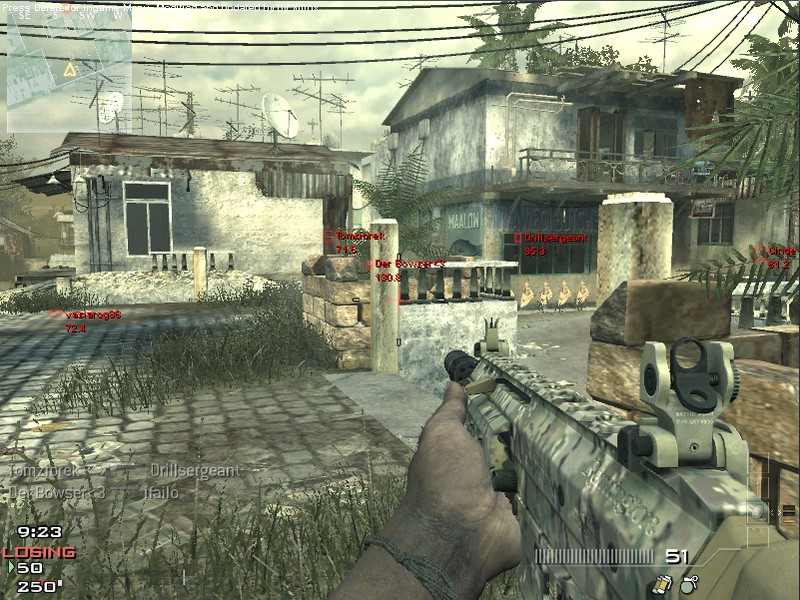
Task: Click the minimap in the corner
Action: point(68,70)
